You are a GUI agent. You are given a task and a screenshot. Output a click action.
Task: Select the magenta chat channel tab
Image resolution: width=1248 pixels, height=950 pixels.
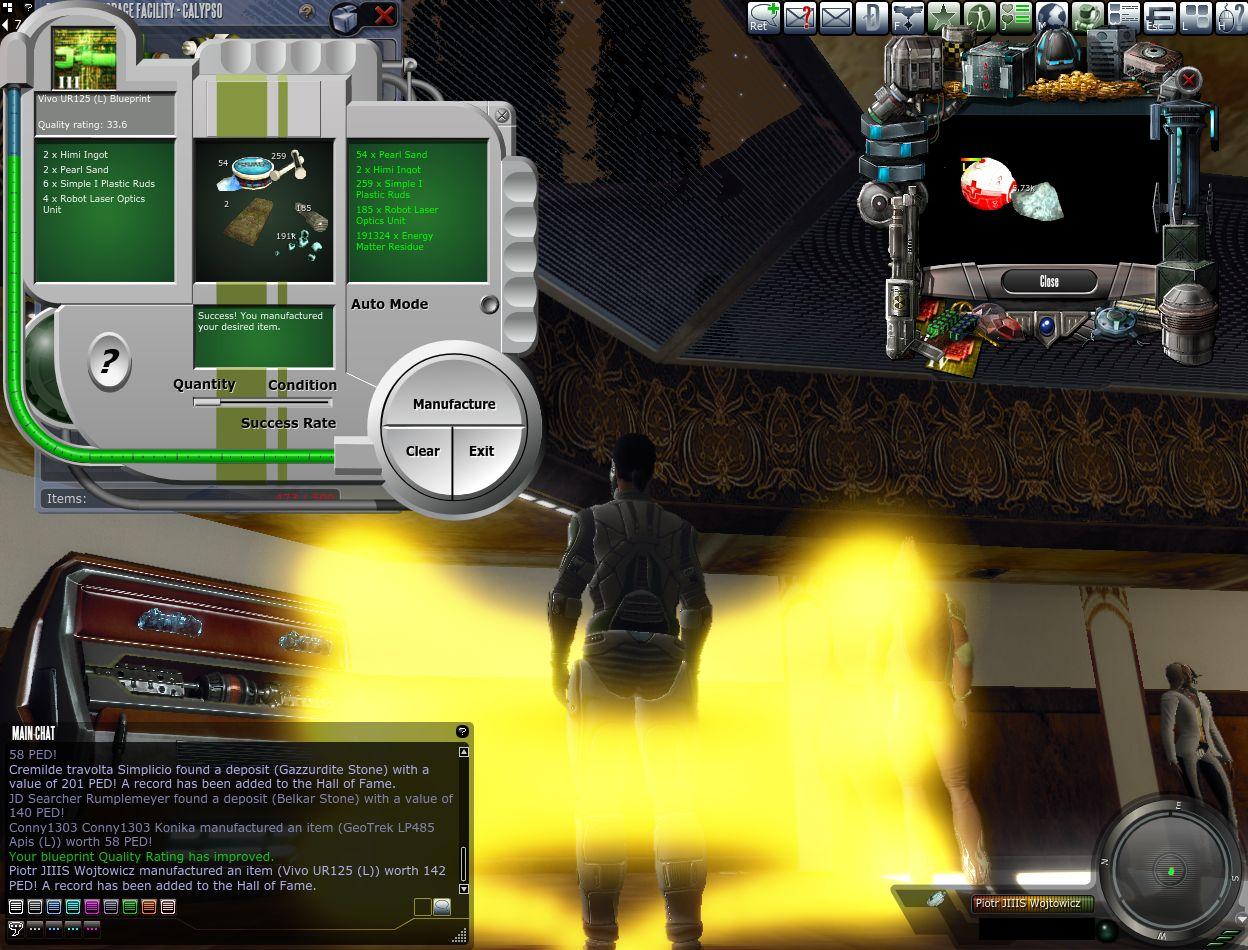pyautogui.click(x=92, y=907)
